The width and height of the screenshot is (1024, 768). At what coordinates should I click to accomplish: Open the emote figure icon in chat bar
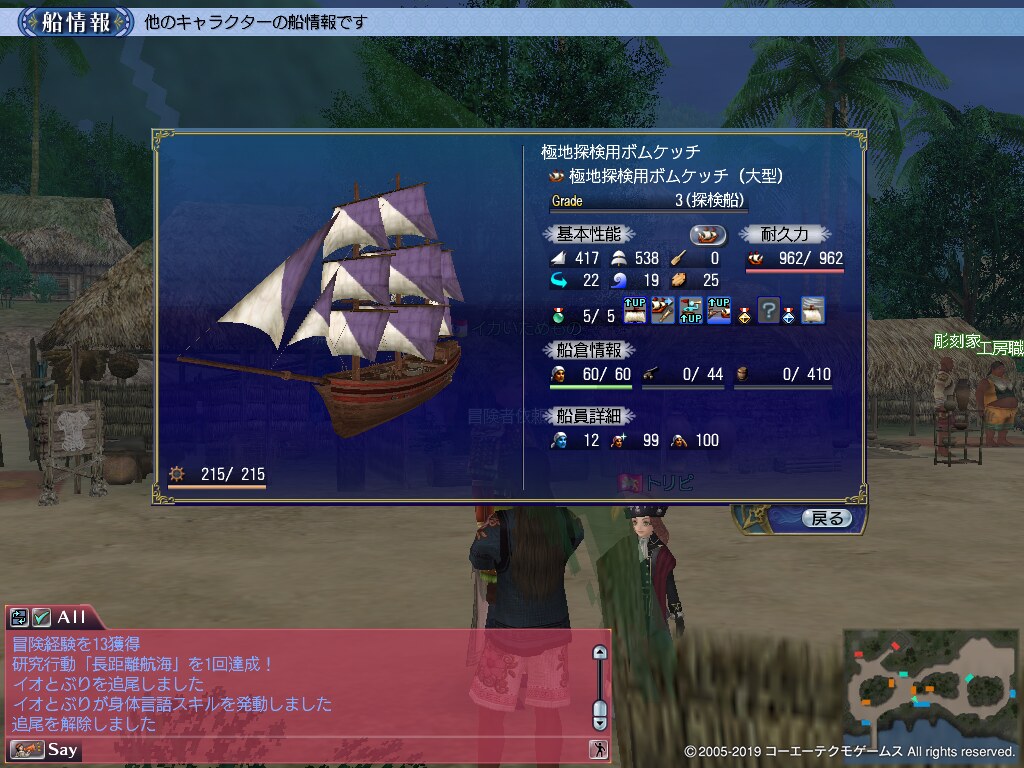599,749
